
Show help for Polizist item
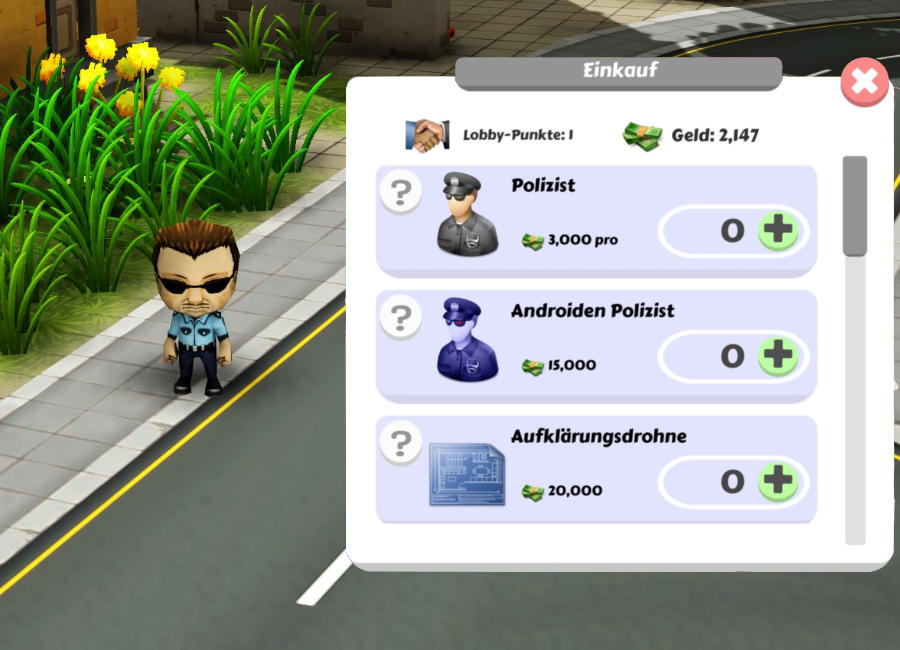coord(401,192)
